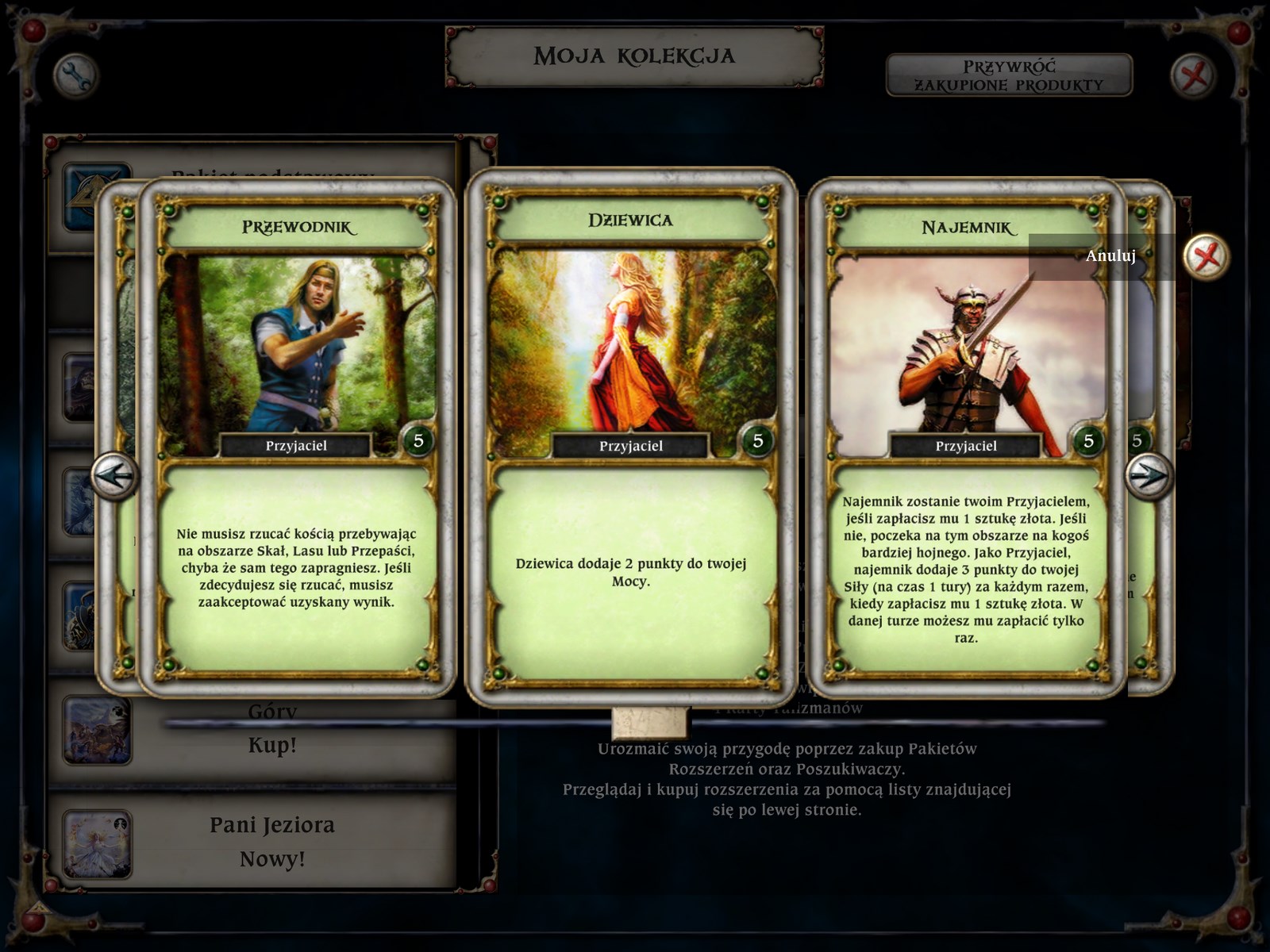Buy the Góry expansion

[271, 745]
